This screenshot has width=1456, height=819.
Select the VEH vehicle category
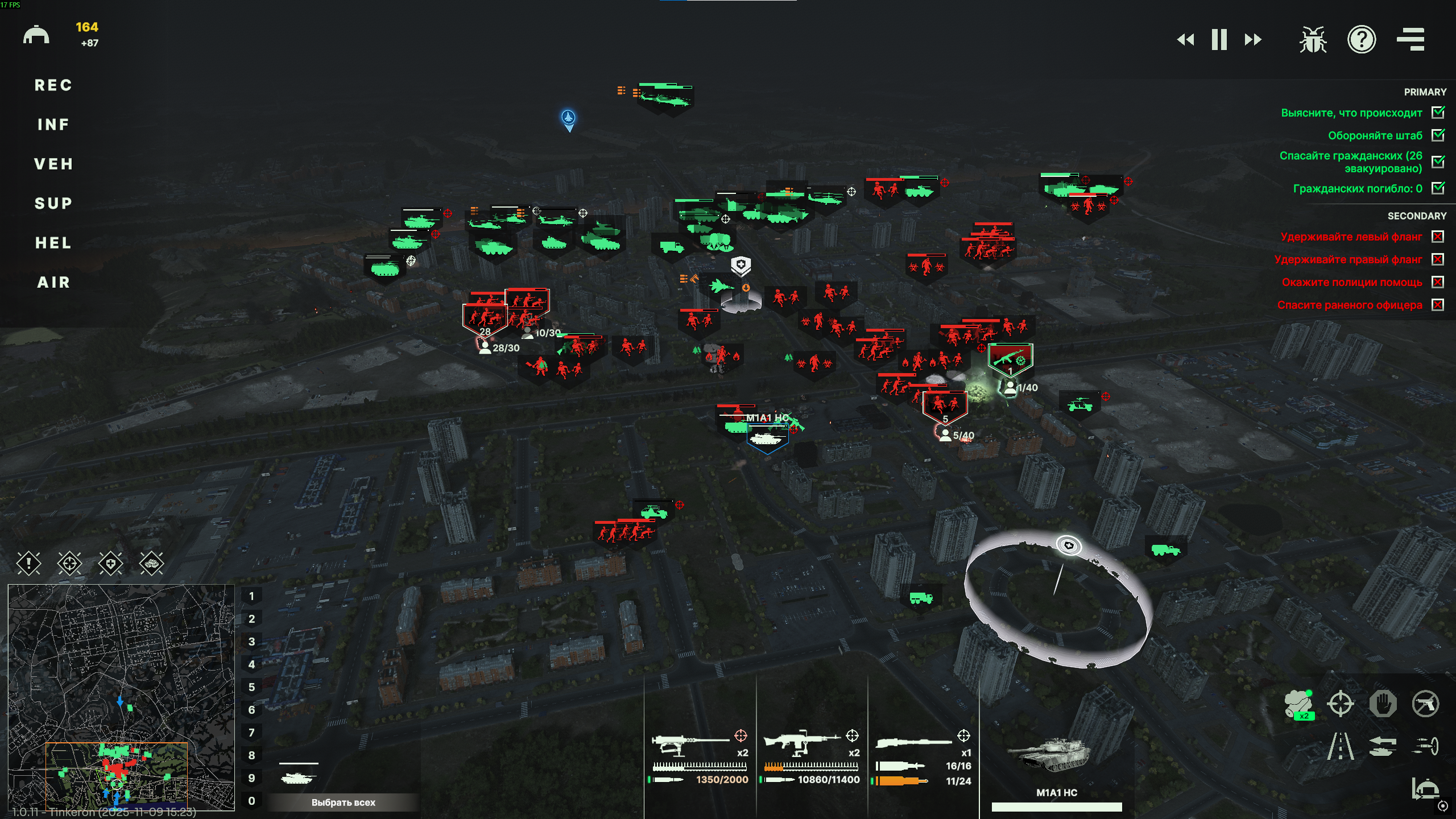click(x=53, y=164)
